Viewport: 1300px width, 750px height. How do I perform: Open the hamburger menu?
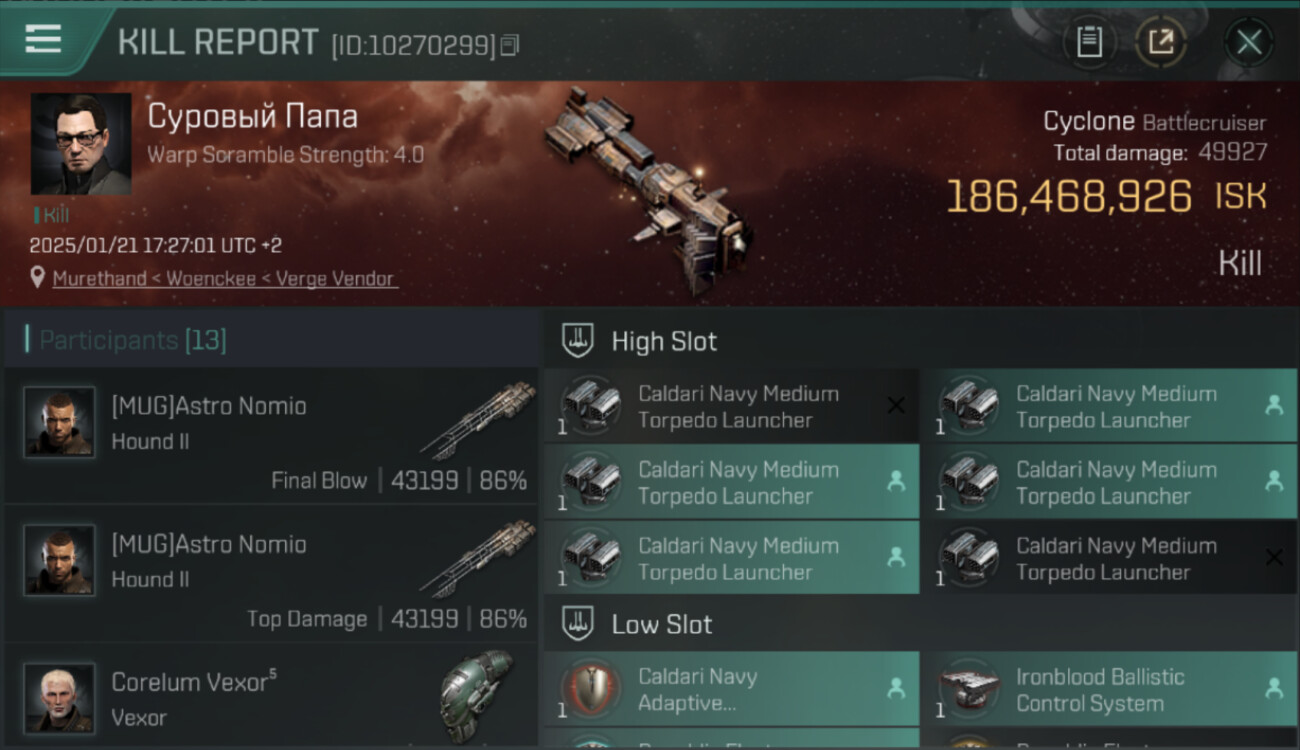tap(43, 40)
